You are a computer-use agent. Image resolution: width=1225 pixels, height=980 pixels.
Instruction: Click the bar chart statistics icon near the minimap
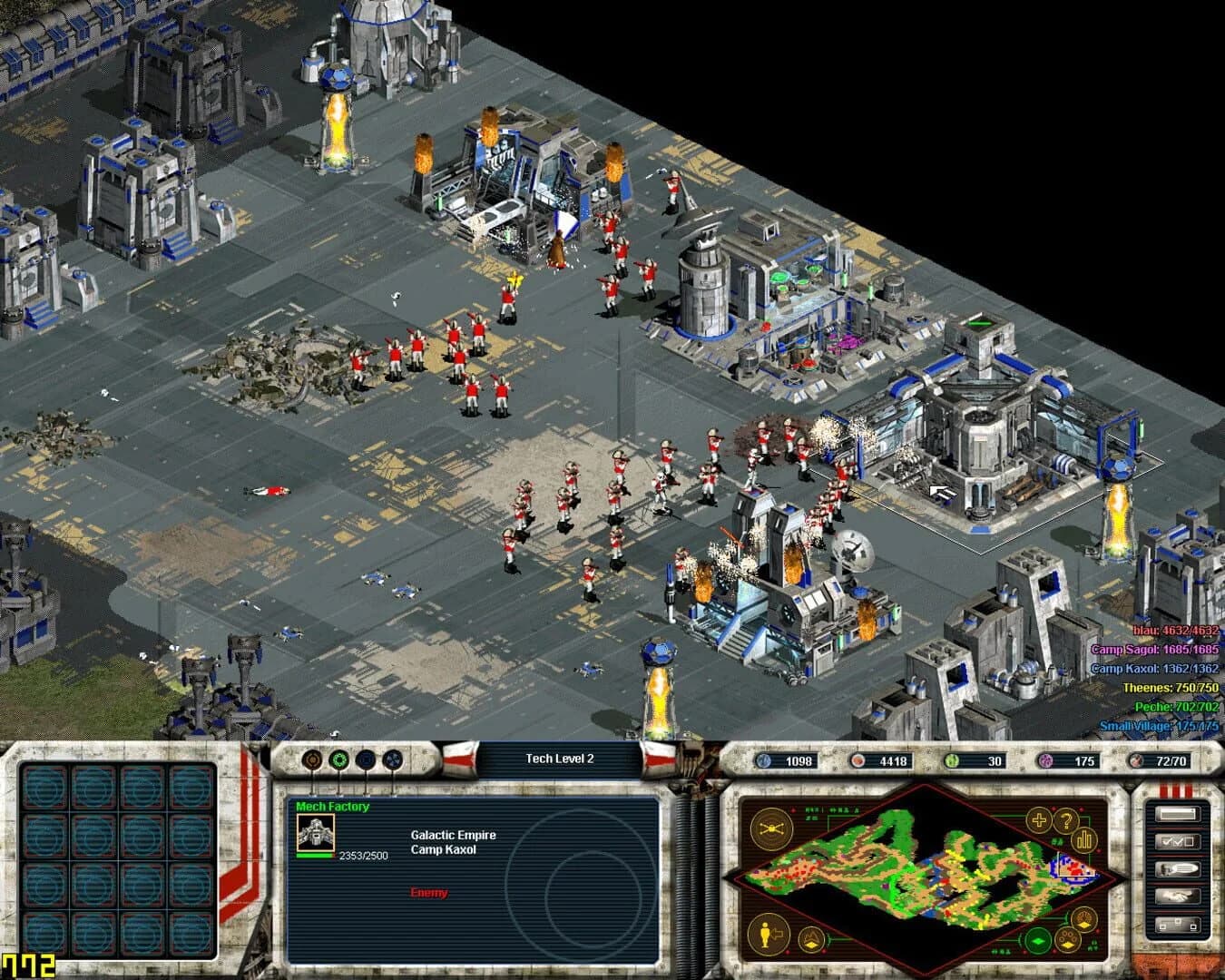point(1083,839)
